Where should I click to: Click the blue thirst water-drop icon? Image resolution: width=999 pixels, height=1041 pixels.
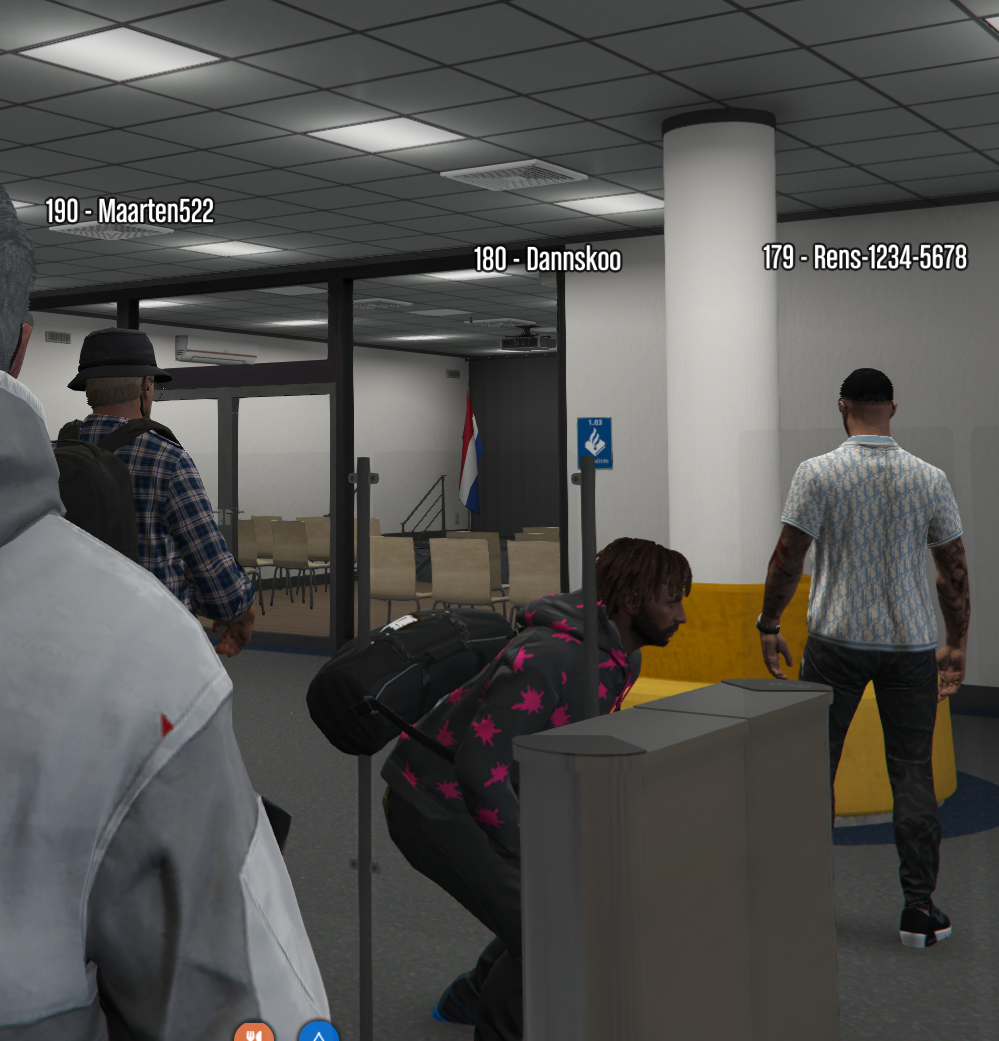318,1033
